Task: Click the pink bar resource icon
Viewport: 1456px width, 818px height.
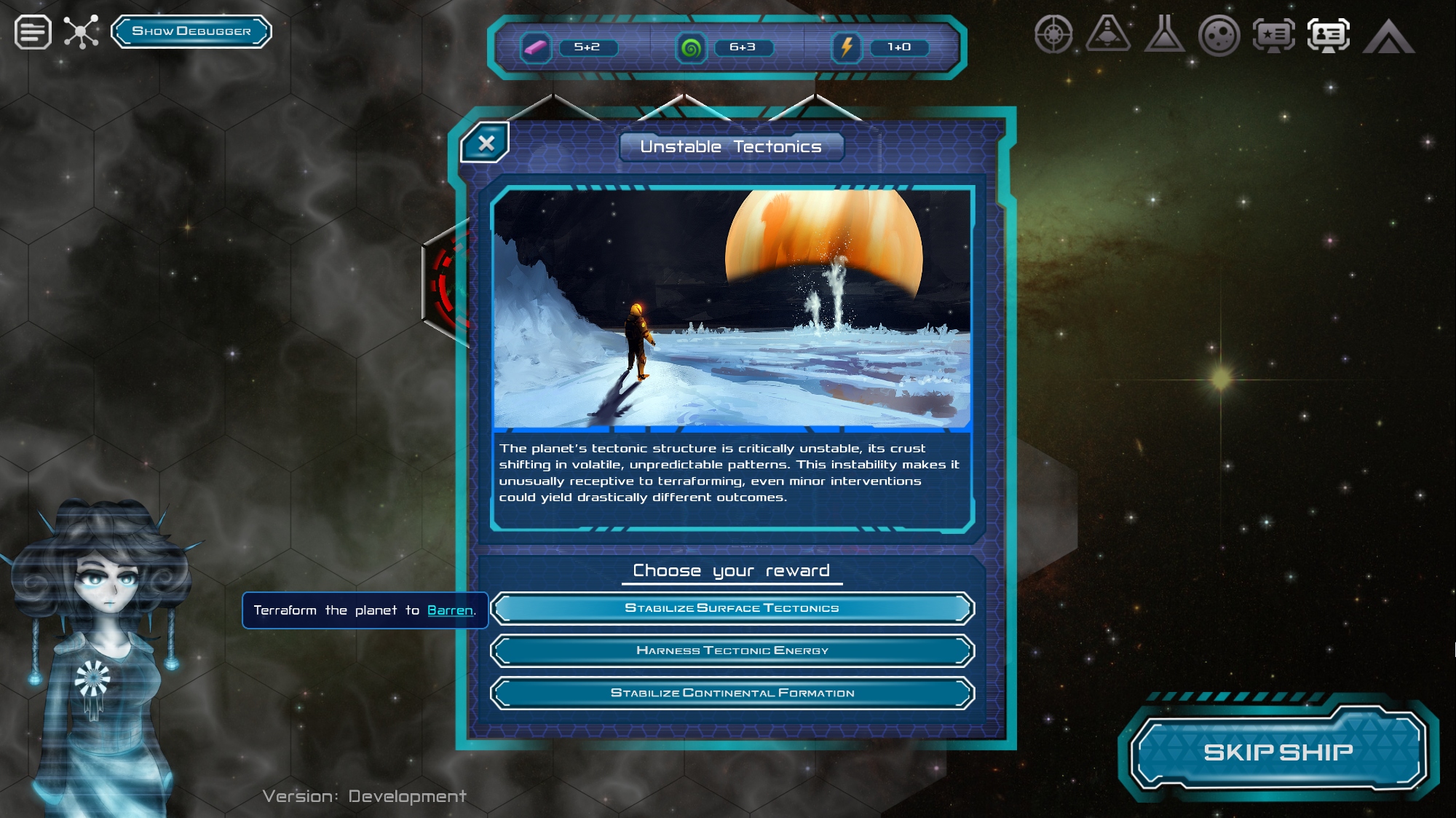Action: point(535,48)
